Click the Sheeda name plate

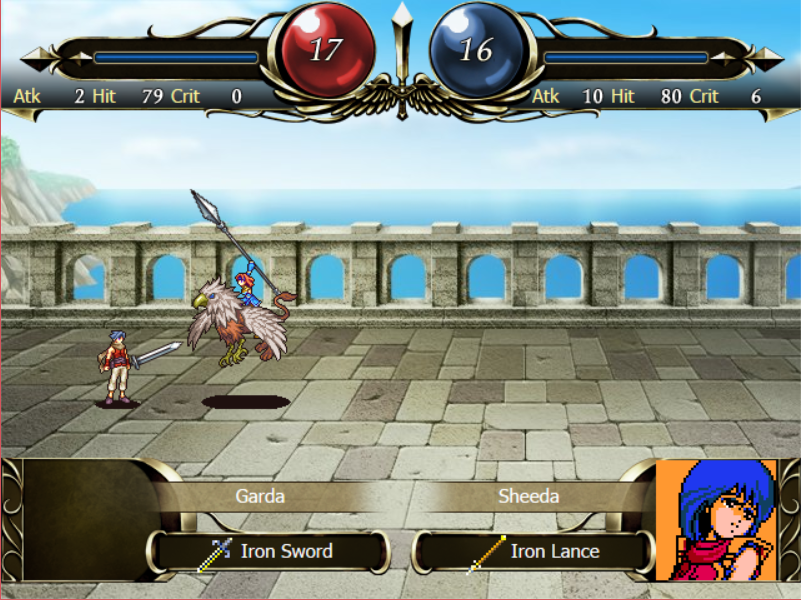[x=528, y=496]
